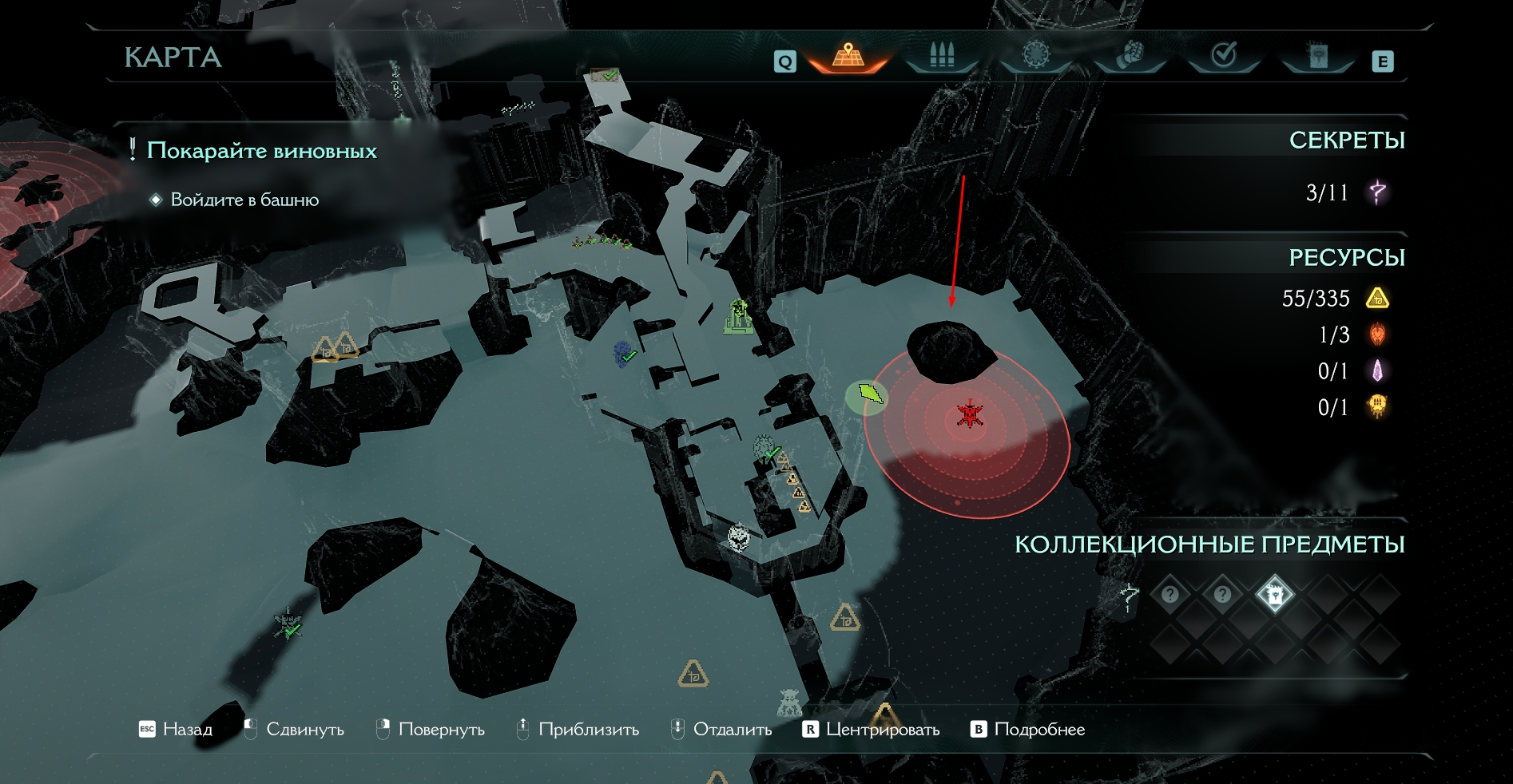Click the green player arrow marker
This screenshot has width=1513, height=784.
[x=870, y=394]
